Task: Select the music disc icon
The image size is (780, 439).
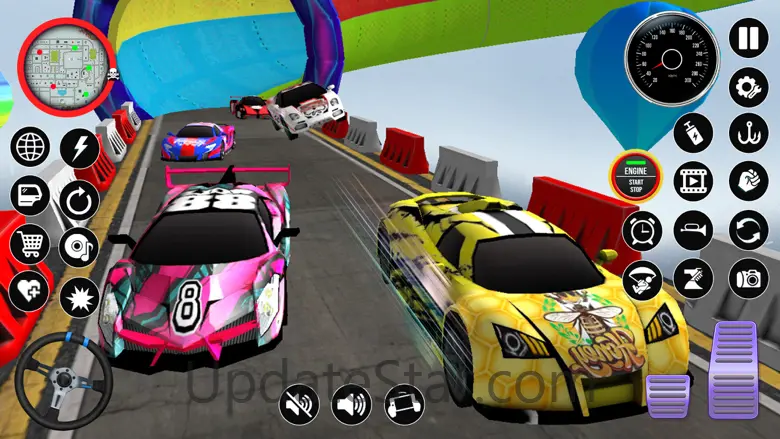Action: [x=79, y=247]
